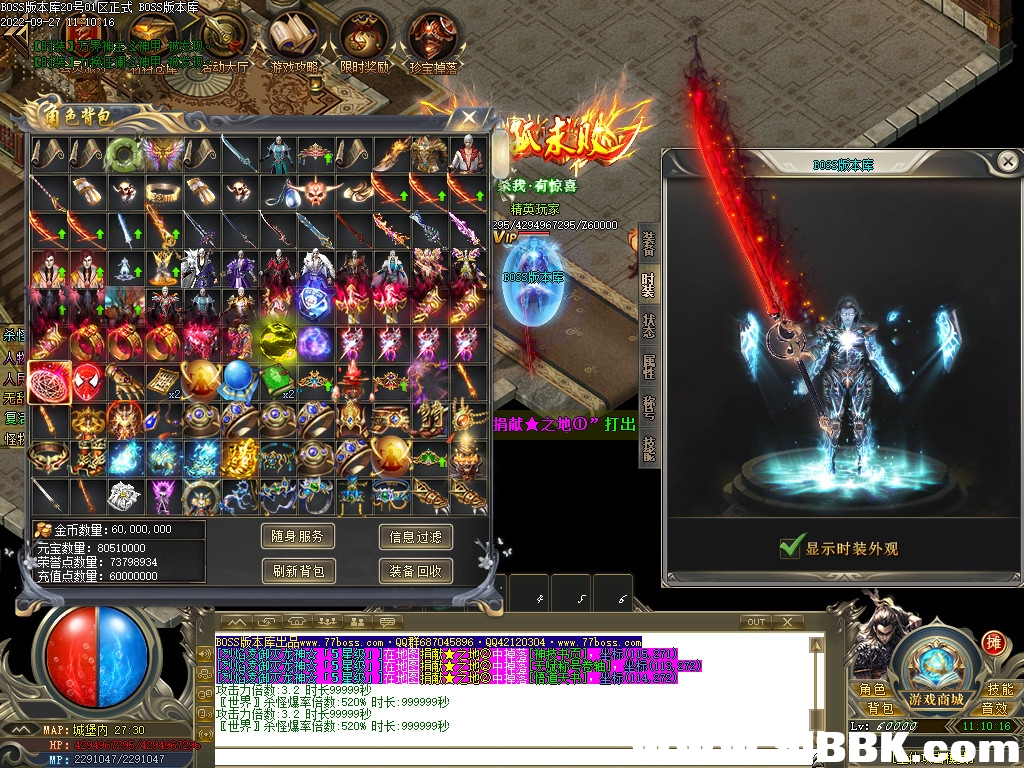Close the chat box with X
The image size is (1024, 768).
click(787, 622)
